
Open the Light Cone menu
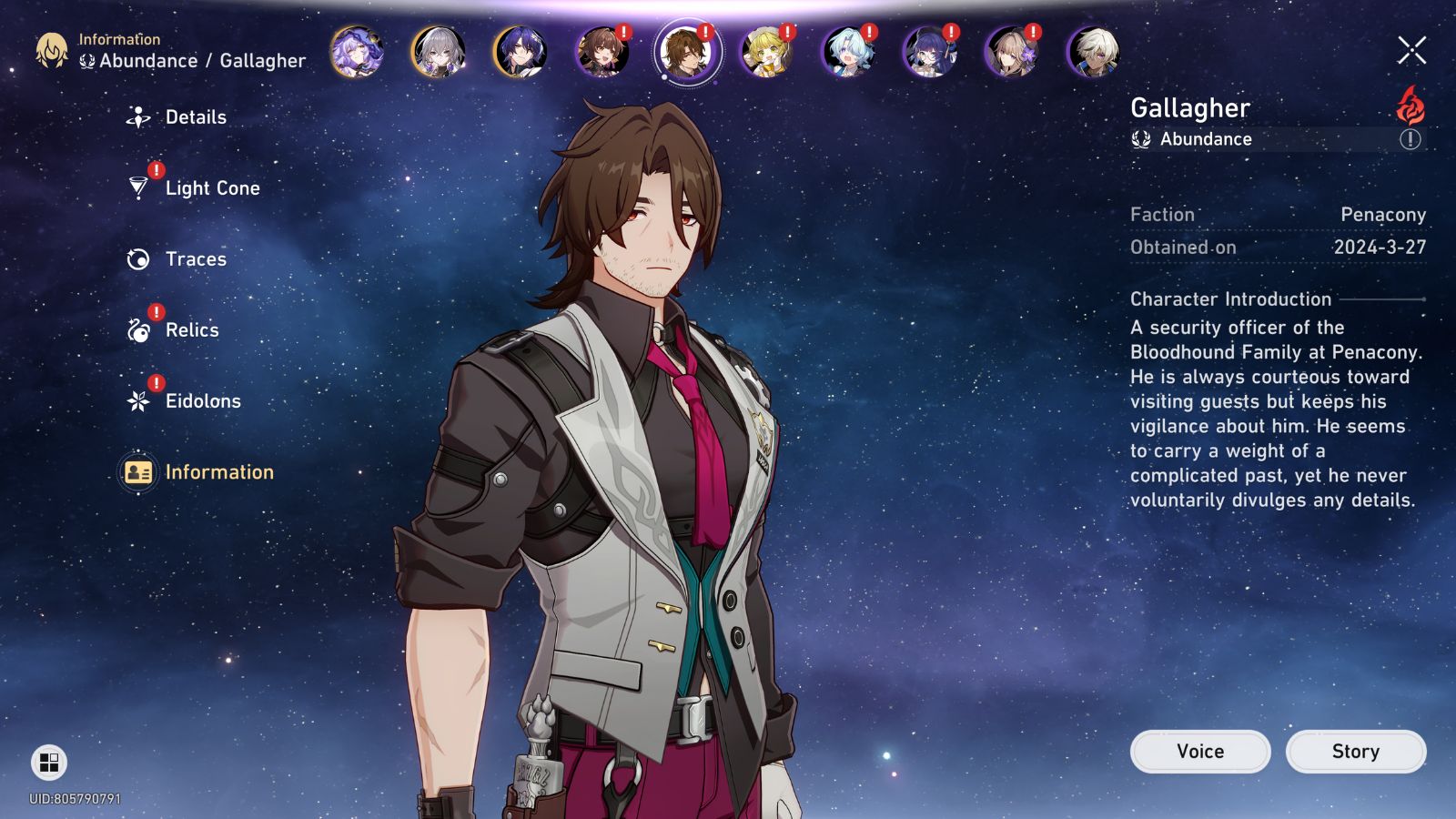211,188
